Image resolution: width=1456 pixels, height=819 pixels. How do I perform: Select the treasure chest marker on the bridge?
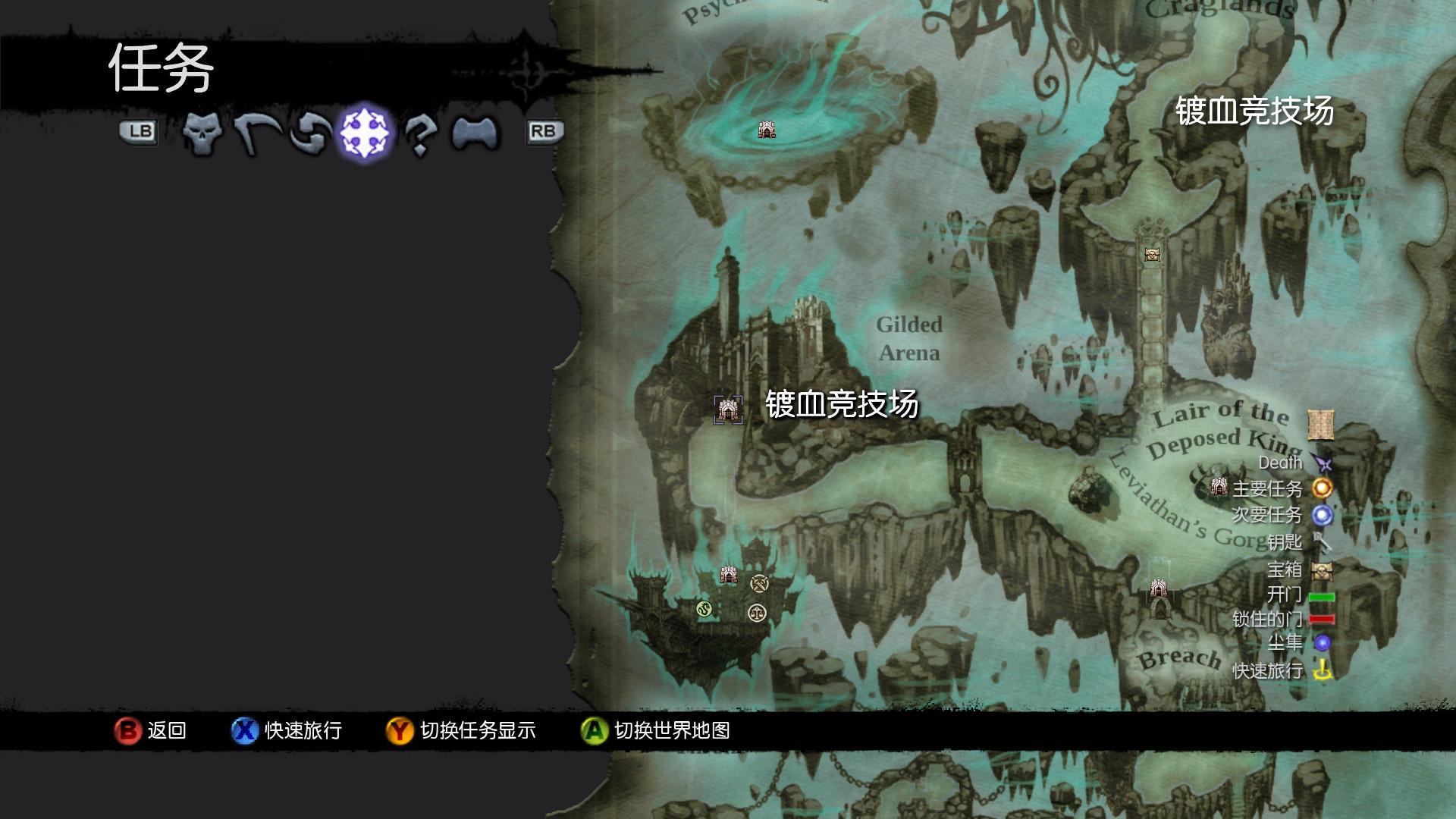(x=1152, y=255)
